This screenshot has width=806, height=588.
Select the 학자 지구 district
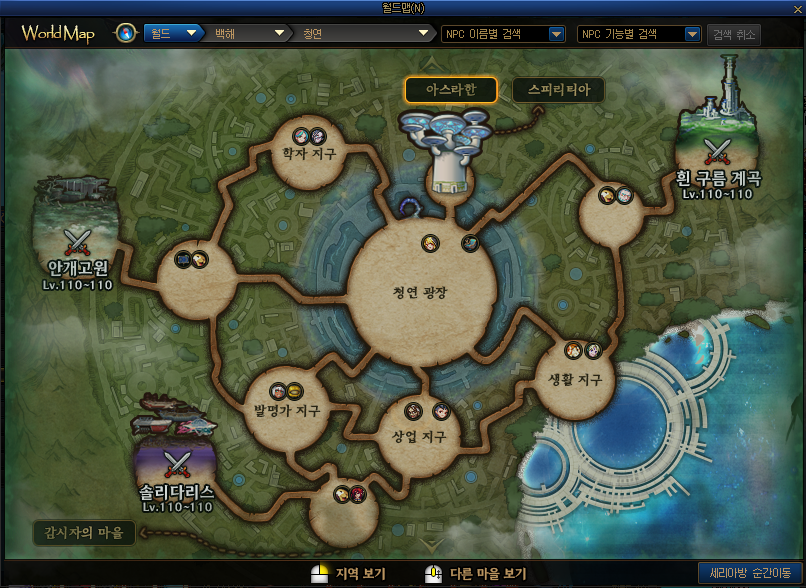tap(309, 154)
